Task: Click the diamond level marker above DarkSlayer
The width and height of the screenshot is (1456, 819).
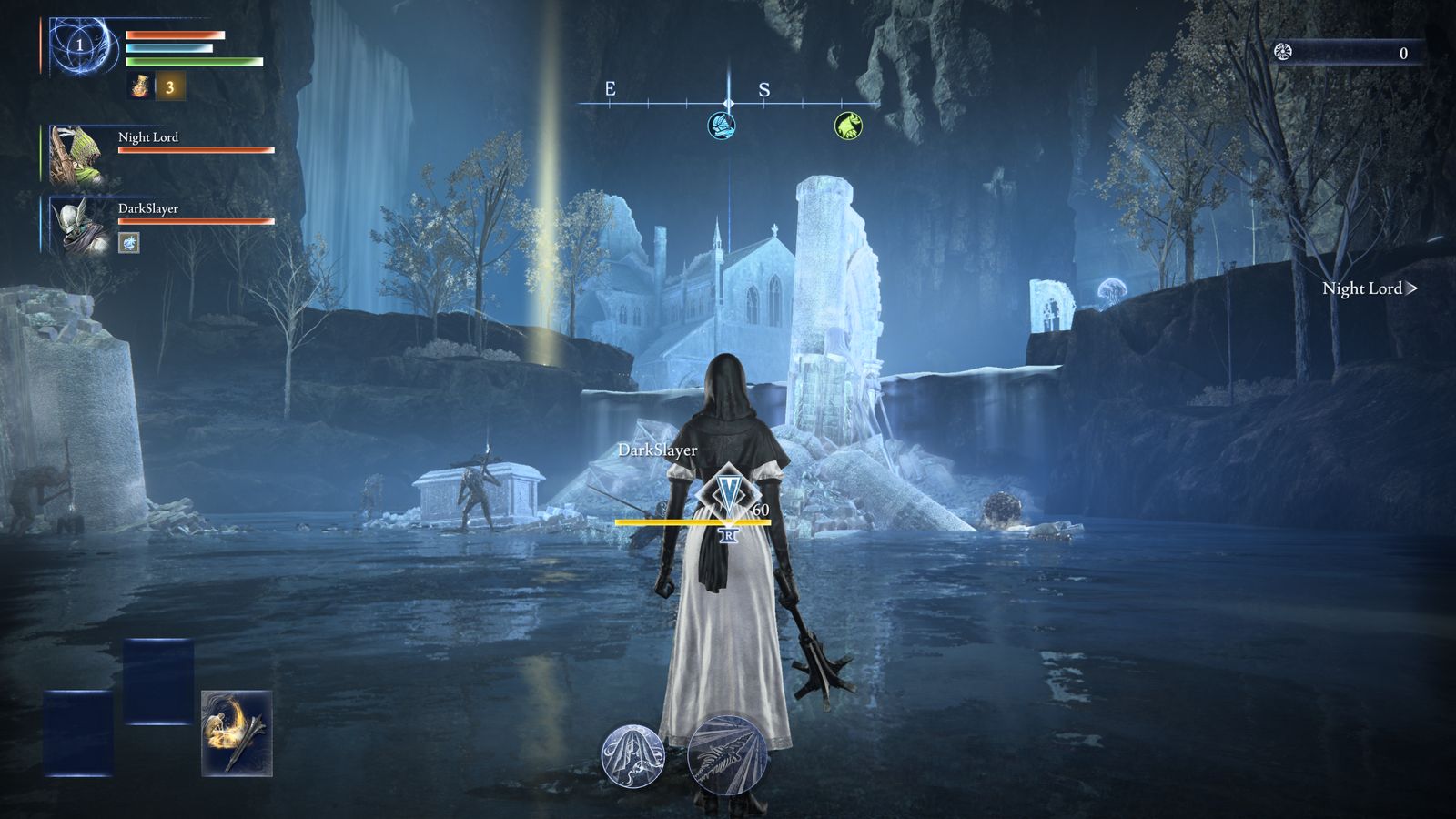Action: tap(727, 492)
